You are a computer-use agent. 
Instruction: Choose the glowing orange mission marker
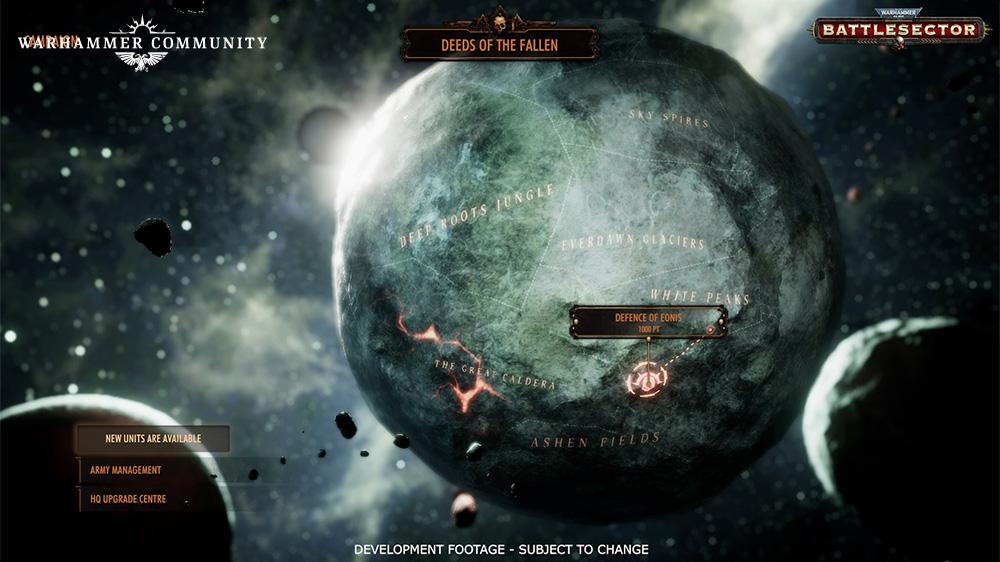point(647,379)
